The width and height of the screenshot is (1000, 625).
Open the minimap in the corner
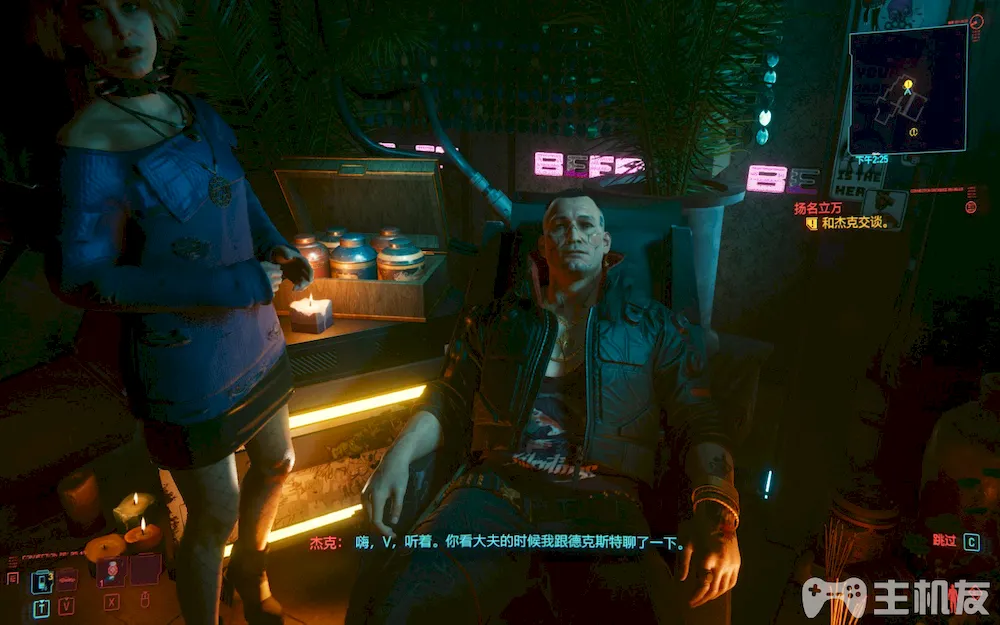tap(908, 88)
